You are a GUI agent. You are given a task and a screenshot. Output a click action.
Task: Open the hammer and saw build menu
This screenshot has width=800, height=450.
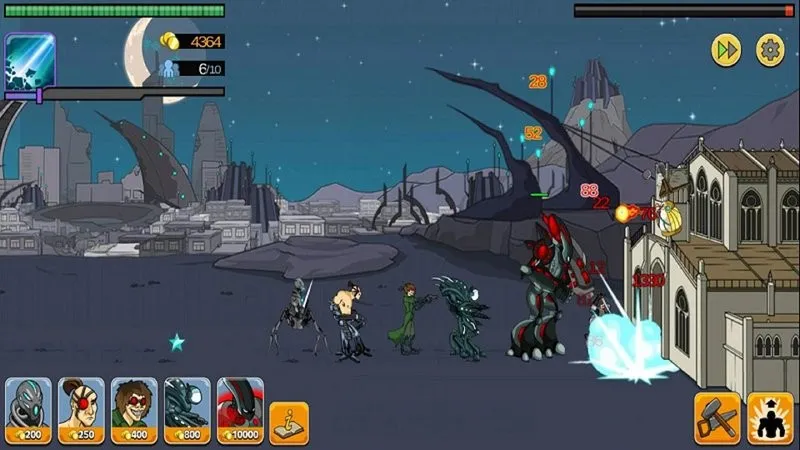coord(717,418)
